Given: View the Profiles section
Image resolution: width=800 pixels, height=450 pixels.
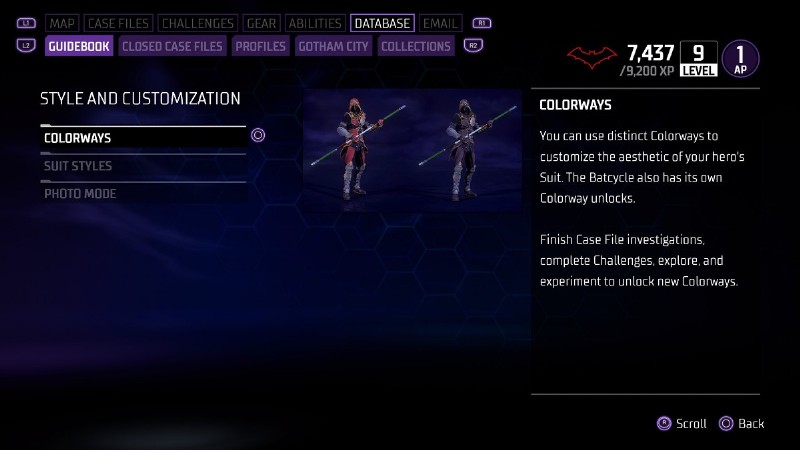Looking at the screenshot, I should point(261,46).
